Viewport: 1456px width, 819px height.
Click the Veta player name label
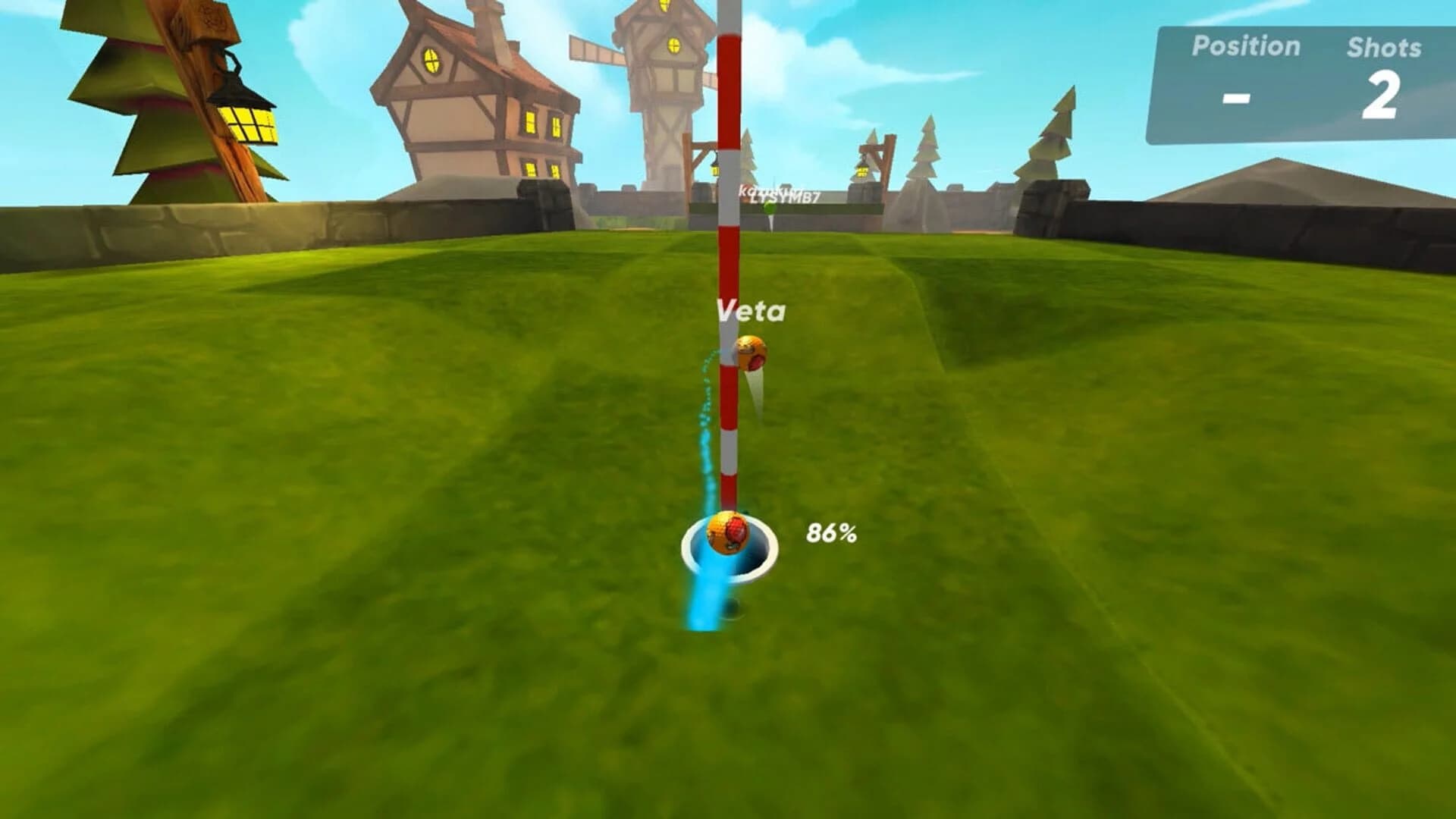pyautogui.click(x=751, y=309)
